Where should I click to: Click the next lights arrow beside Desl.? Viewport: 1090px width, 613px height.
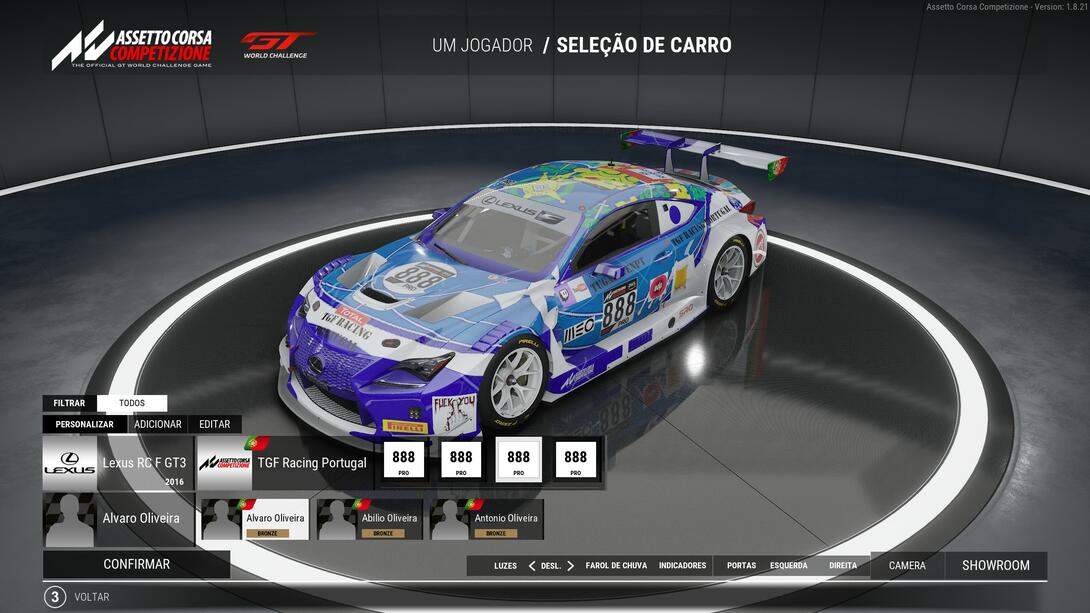[x=571, y=566]
